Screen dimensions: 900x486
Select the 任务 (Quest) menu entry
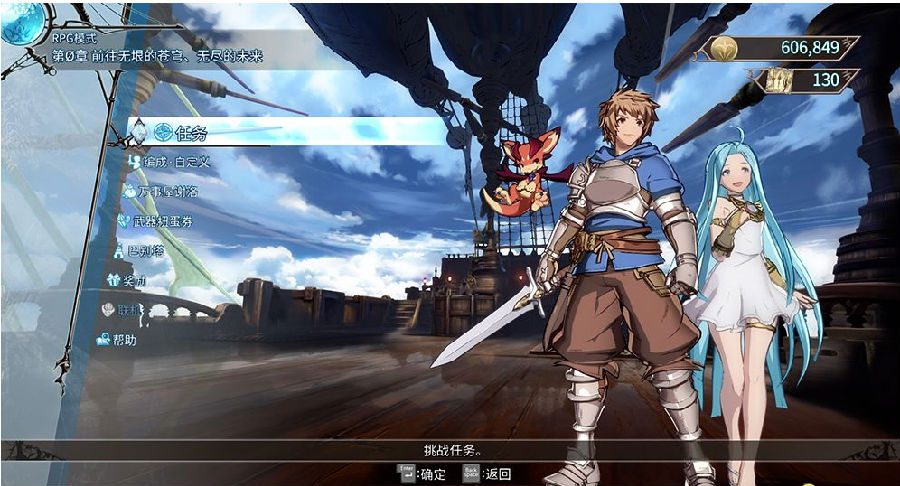pyautogui.click(x=190, y=133)
